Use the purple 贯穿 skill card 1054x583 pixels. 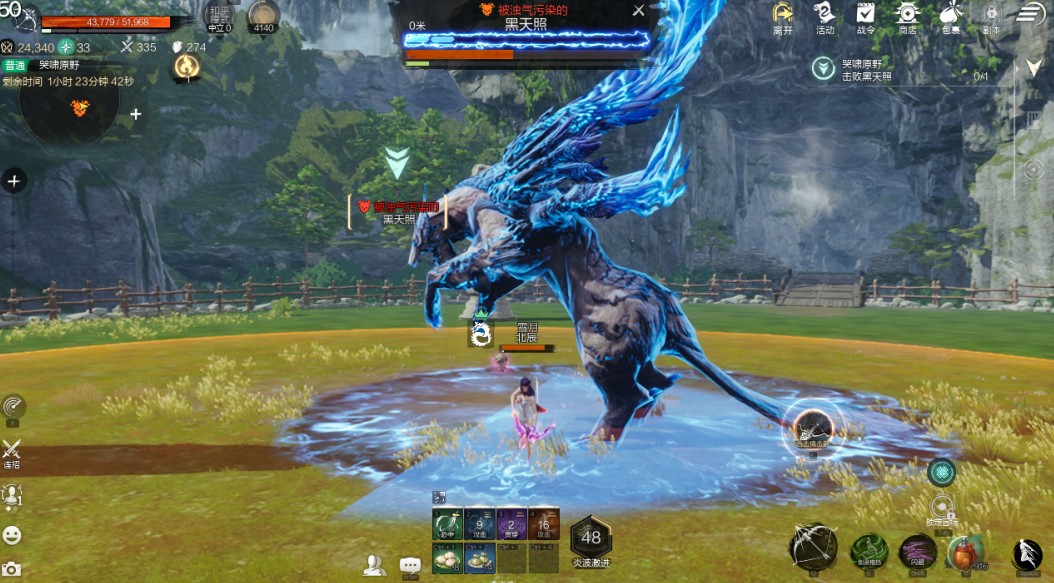(x=513, y=523)
